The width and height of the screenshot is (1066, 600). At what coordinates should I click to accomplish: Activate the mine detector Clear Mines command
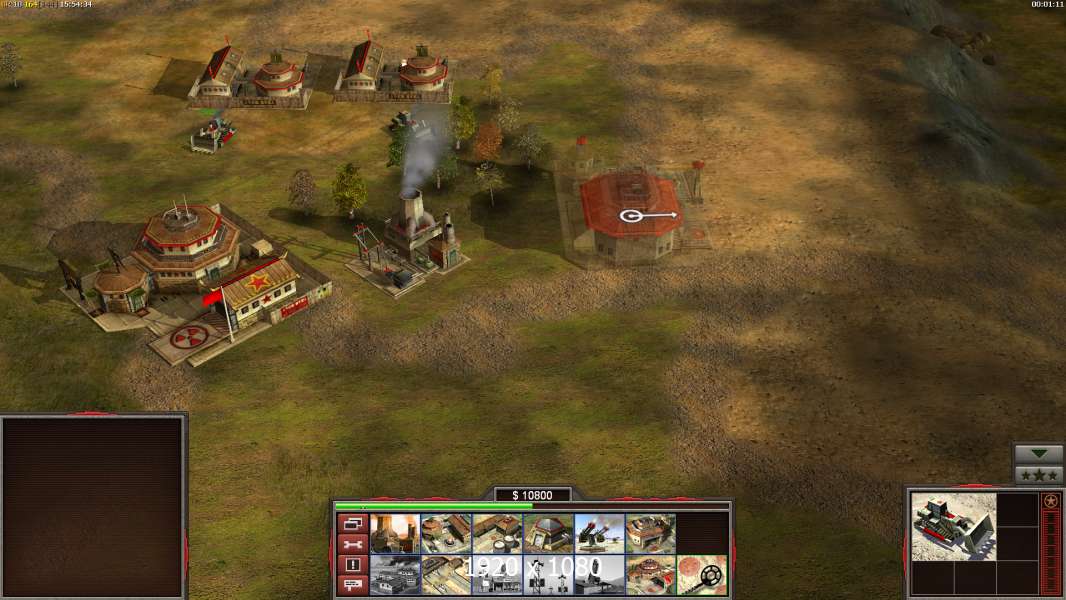click(701, 575)
